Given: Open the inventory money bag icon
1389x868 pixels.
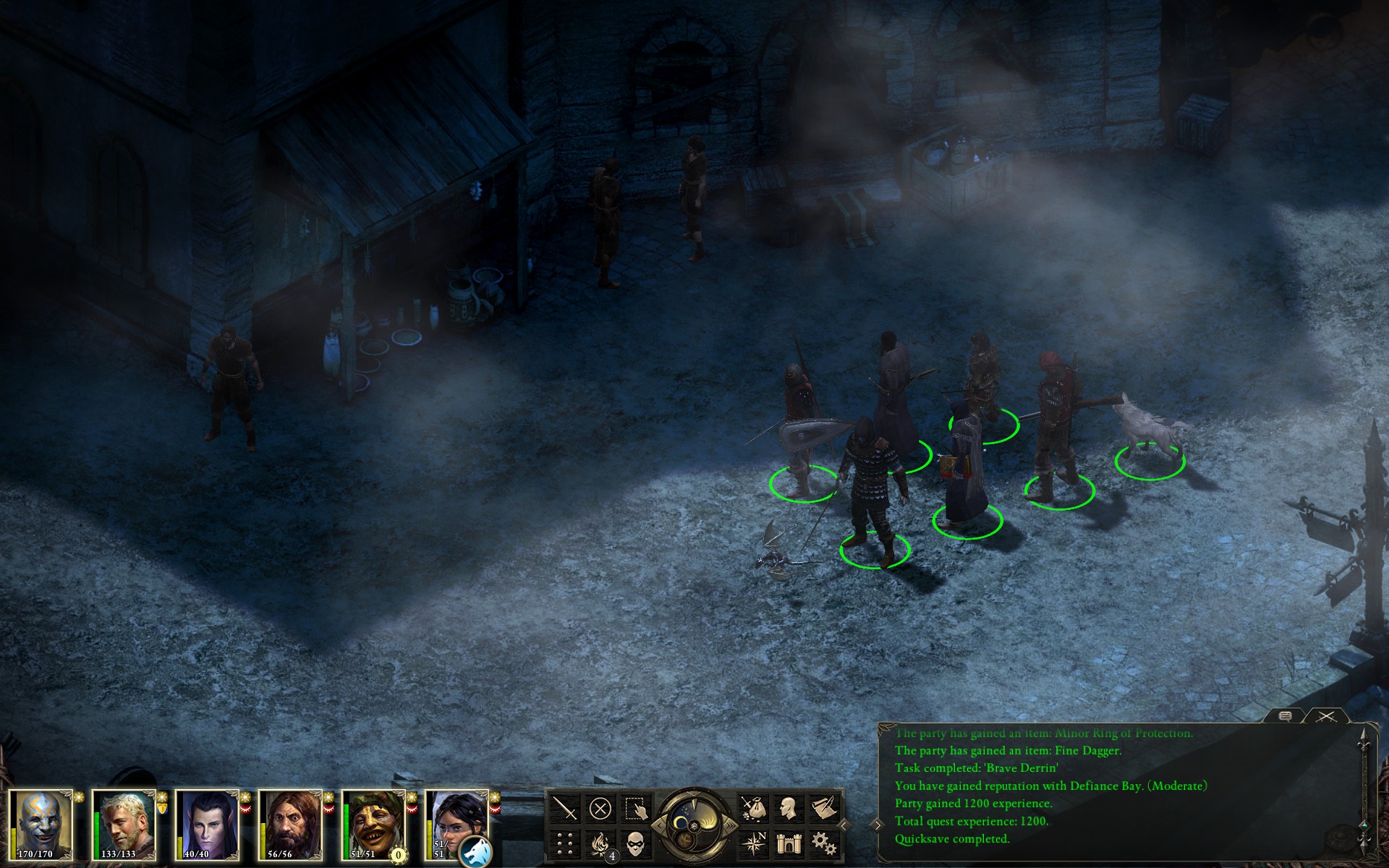Looking at the screenshot, I should point(753,808).
